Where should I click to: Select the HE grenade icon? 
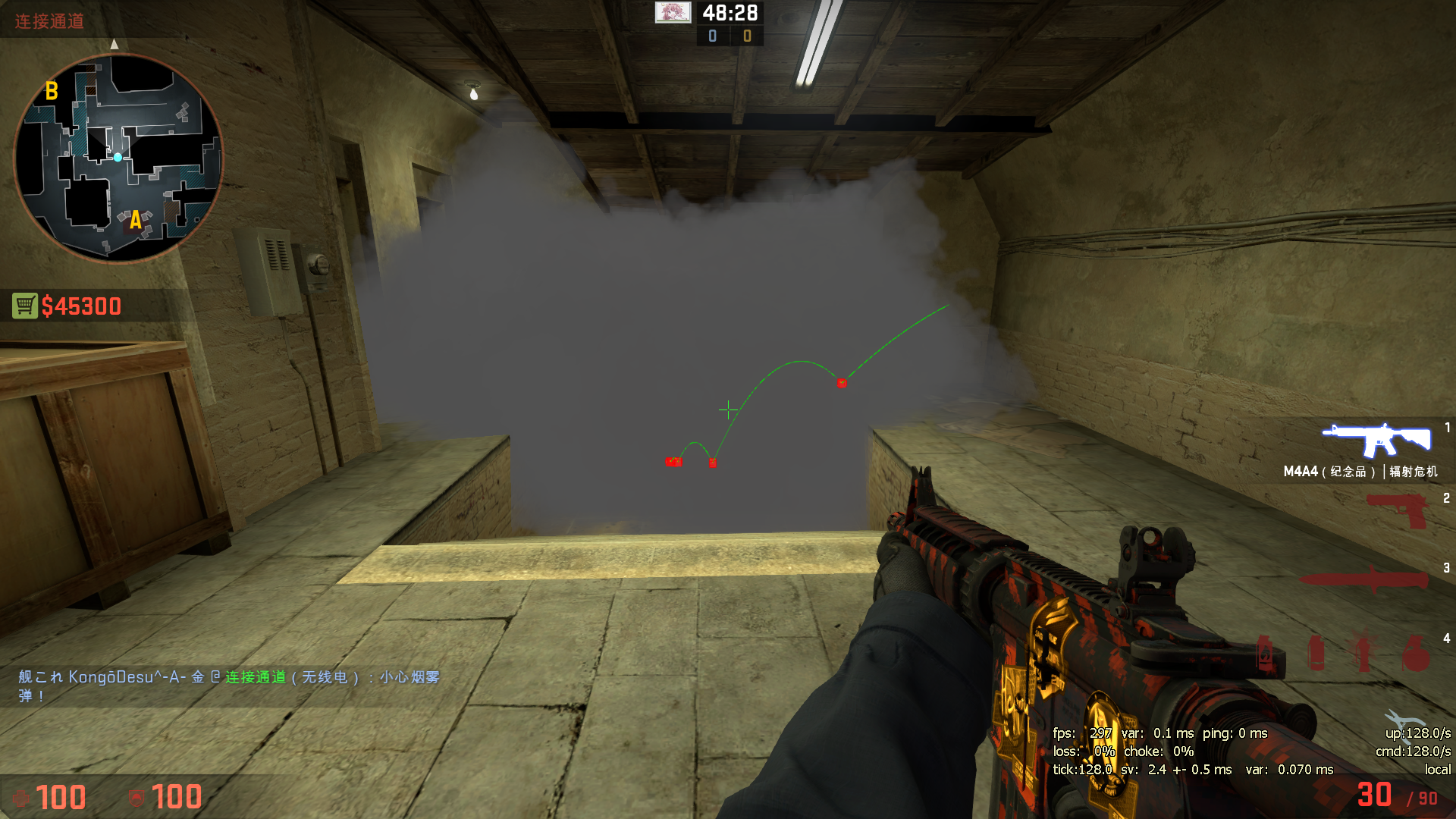[x=1415, y=653]
